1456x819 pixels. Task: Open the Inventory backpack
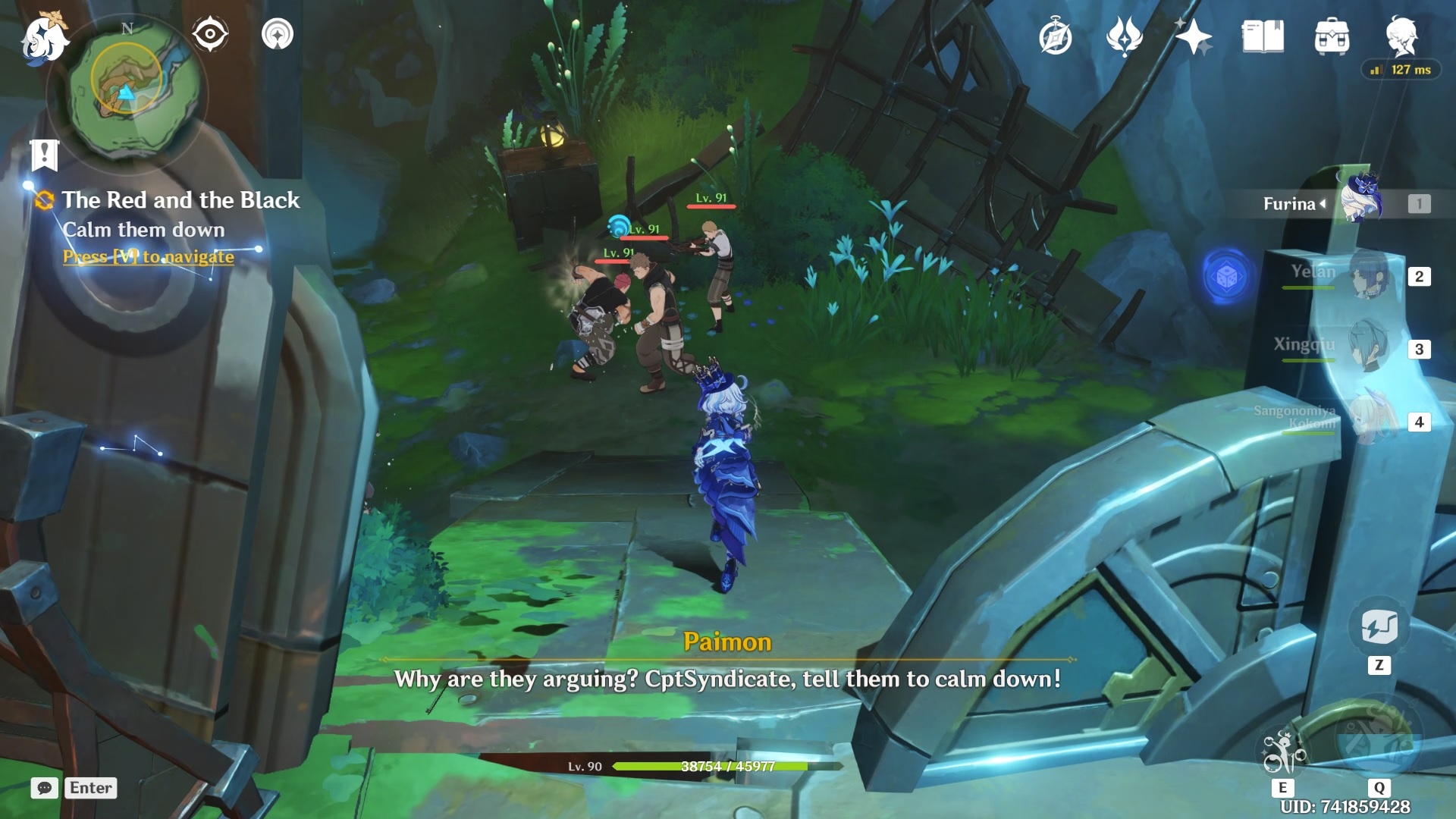pos(1333,36)
